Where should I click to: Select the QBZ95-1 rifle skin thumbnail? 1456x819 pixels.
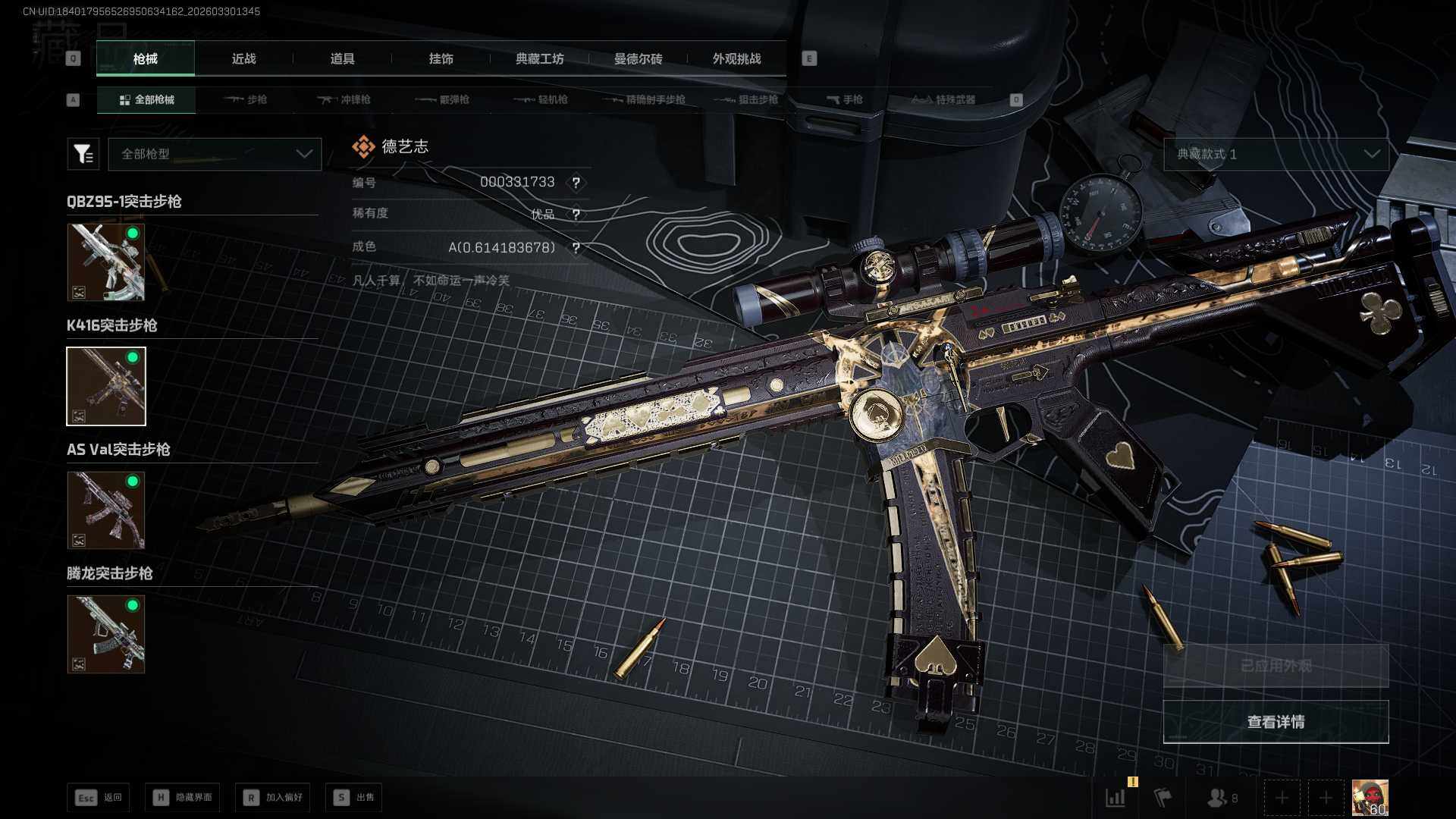tap(106, 262)
